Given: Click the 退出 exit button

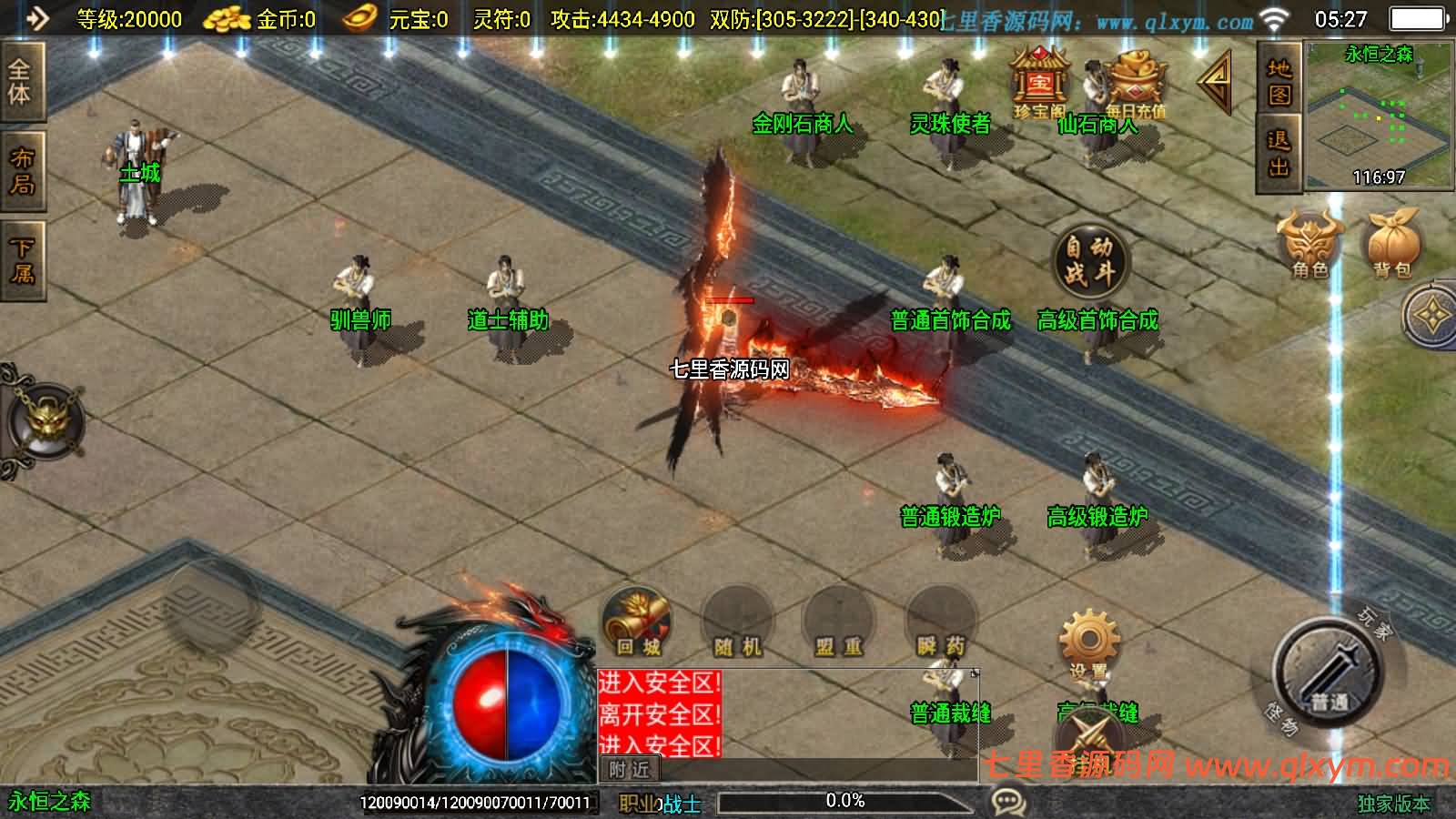Looking at the screenshot, I should (1279, 154).
